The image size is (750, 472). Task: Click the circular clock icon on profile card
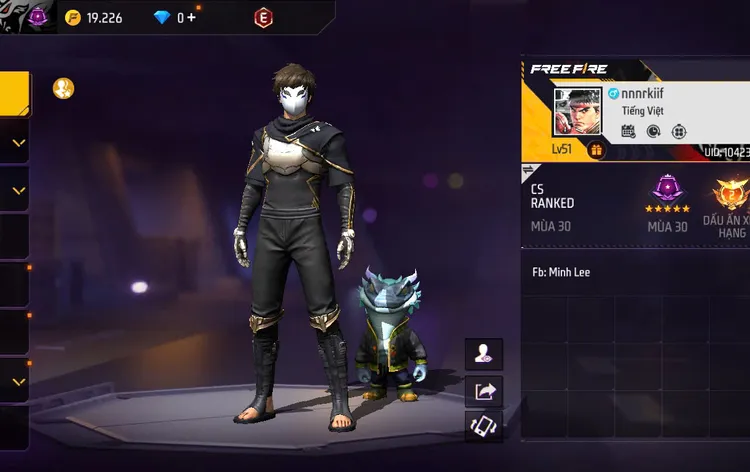653,131
